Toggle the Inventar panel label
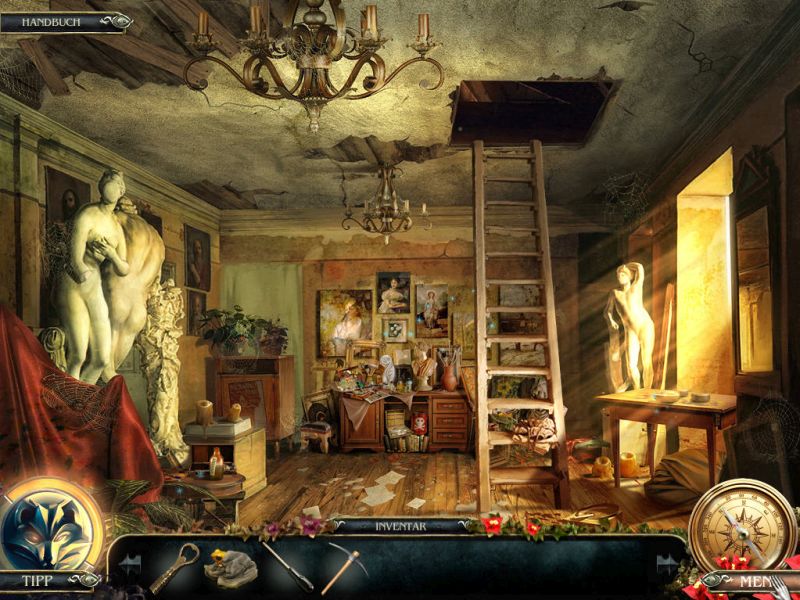The width and height of the screenshot is (800, 600). click(399, 525)
